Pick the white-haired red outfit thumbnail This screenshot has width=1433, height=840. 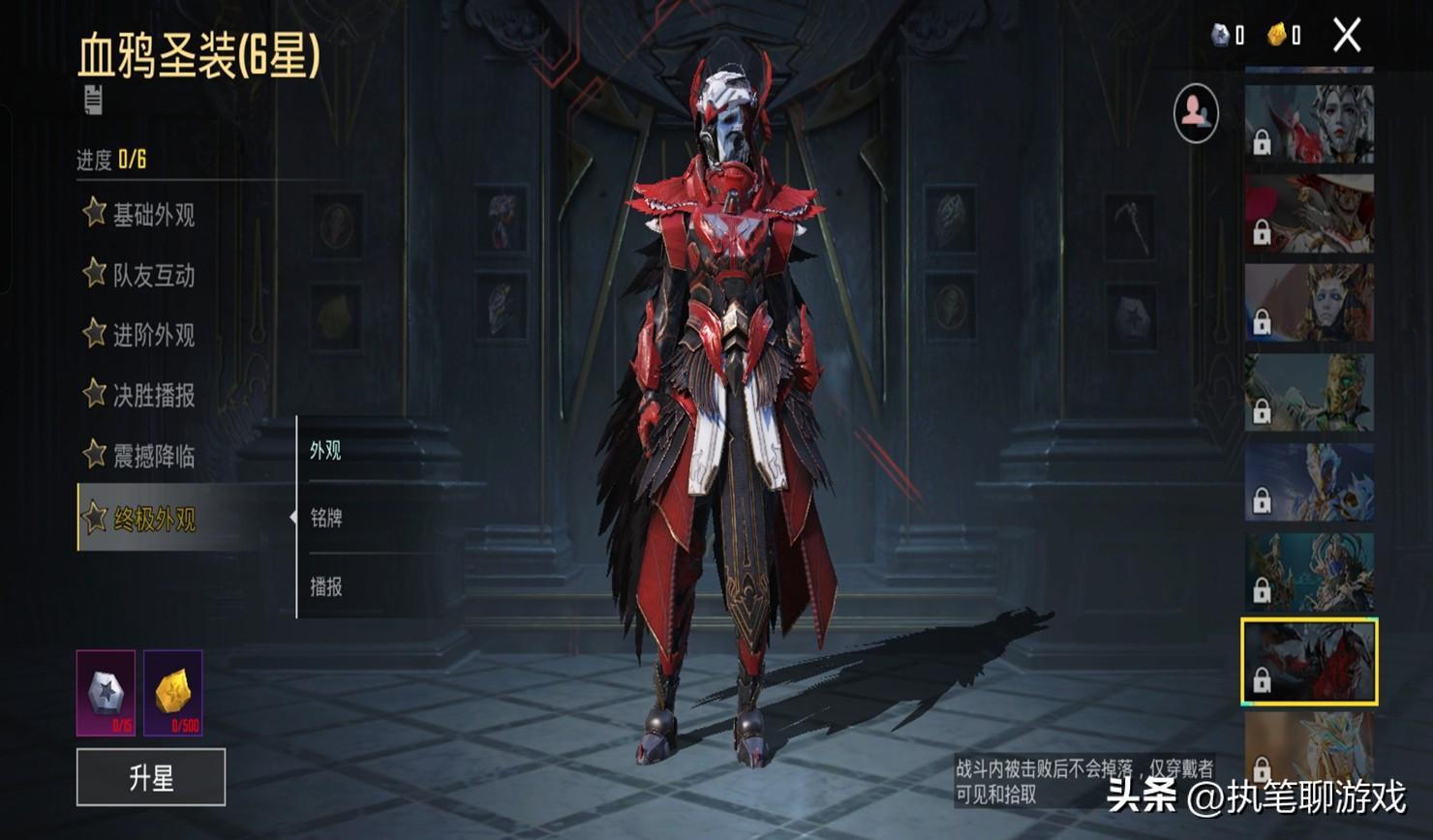coord(1309,124)
